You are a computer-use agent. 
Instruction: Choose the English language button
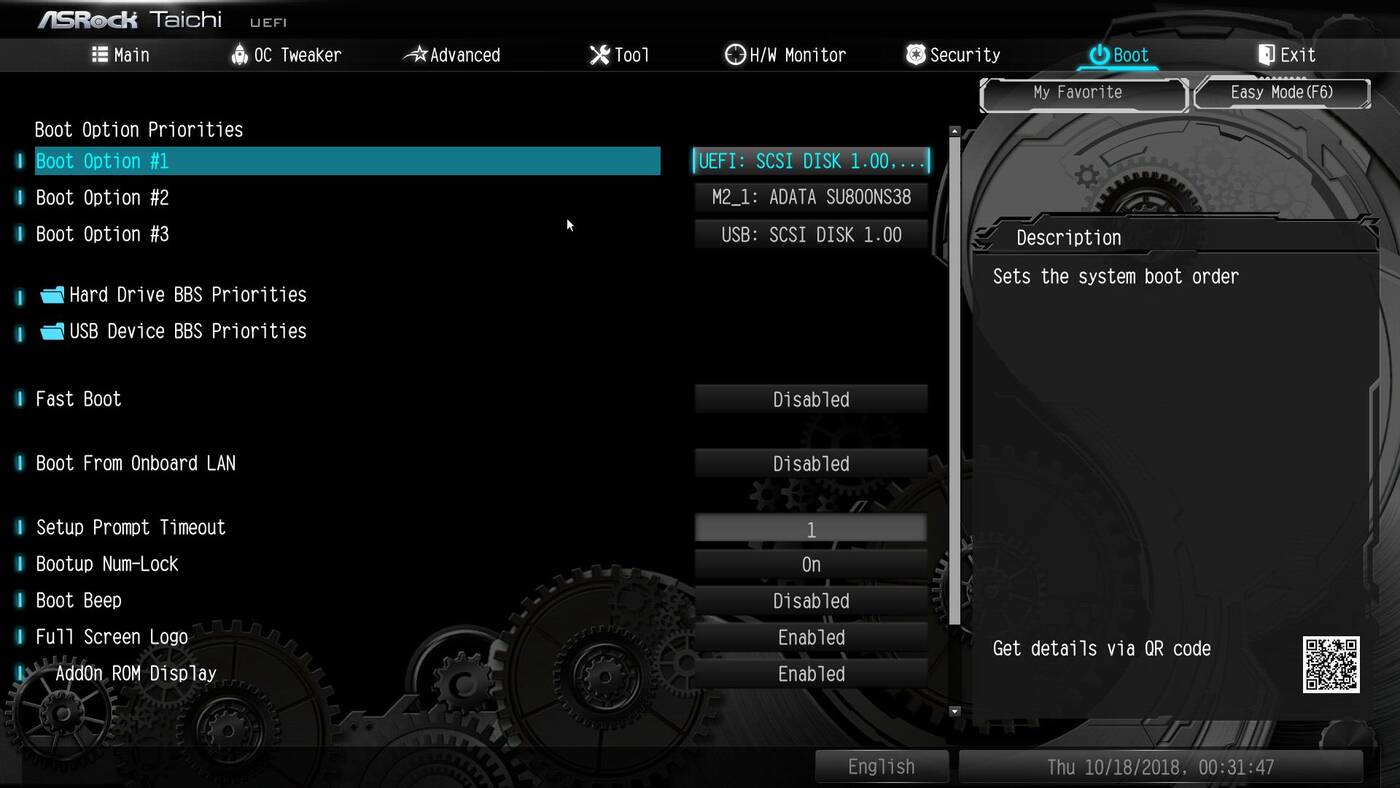(x=881, y=767)
